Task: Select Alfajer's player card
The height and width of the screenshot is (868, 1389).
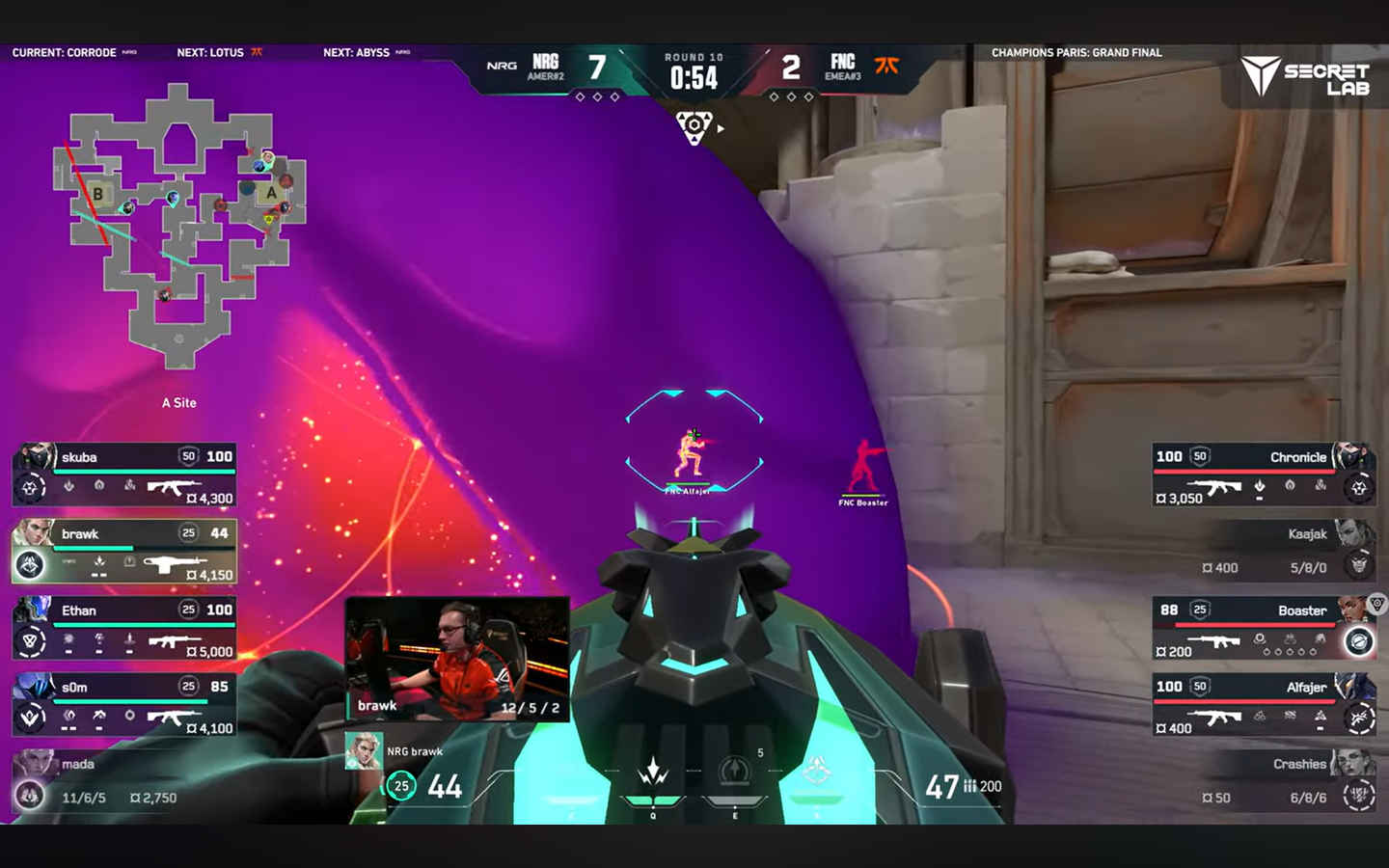Action: click(x=1264, y=705)
